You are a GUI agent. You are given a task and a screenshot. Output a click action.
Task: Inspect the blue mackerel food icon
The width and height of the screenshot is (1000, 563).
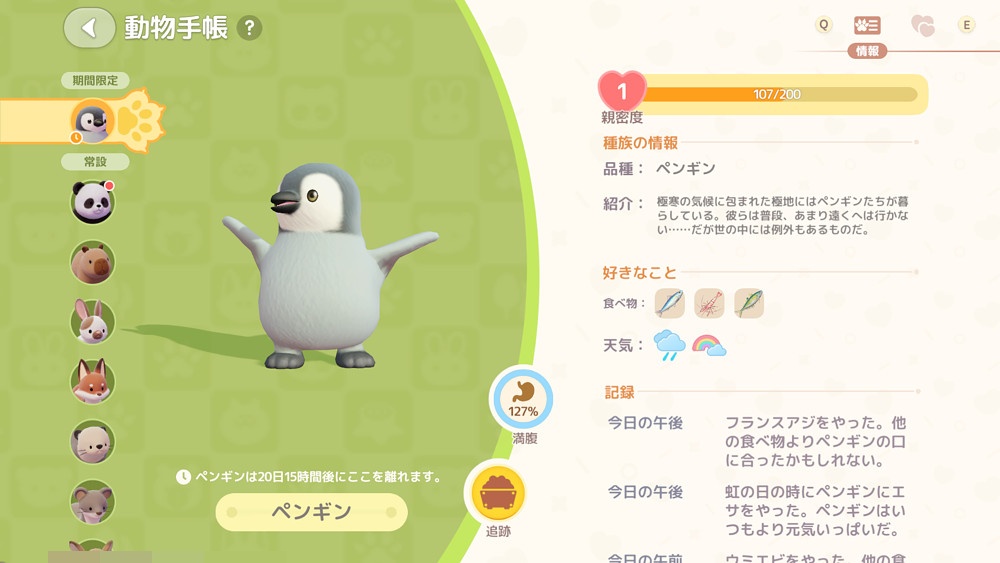click(x=670, y=303)
